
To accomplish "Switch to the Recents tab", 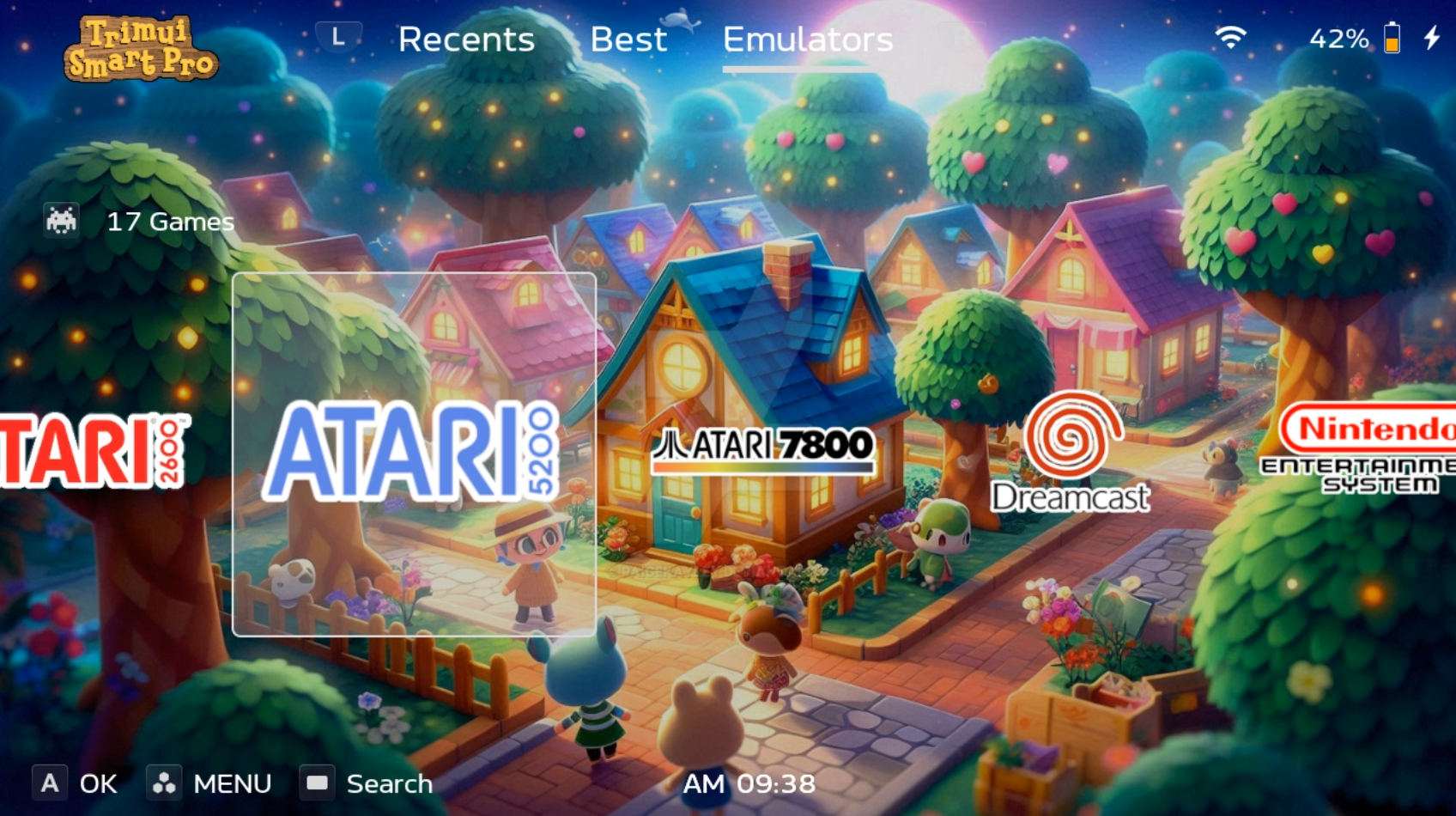I will pyautogui.click(x=466, y=40).
